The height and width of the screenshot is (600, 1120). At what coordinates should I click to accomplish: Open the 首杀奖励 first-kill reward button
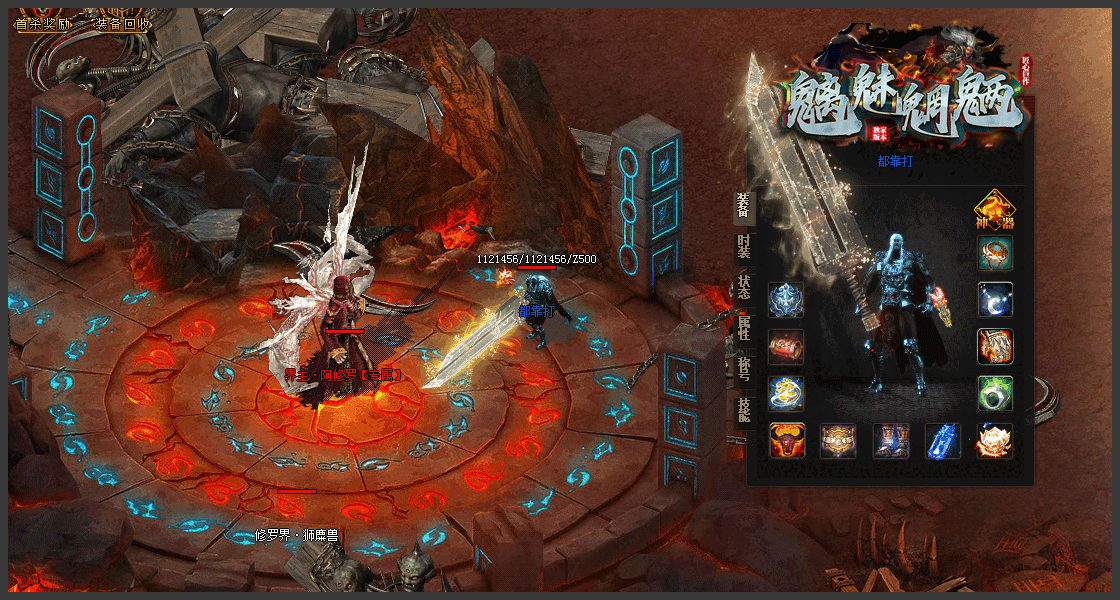43,24
